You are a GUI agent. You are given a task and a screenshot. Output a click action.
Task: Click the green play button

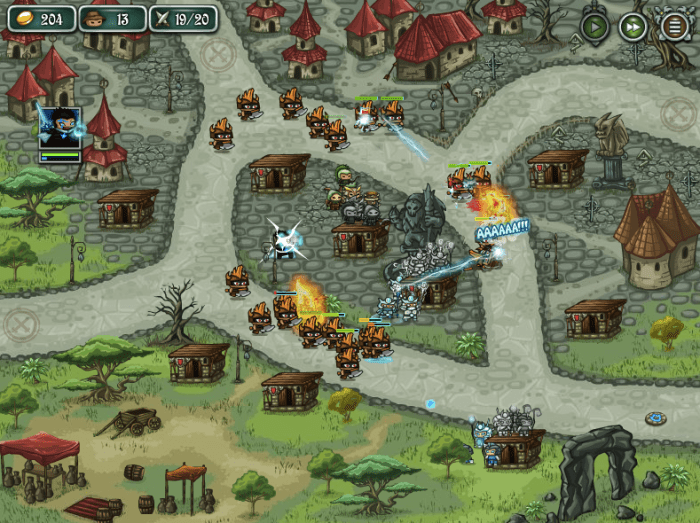pyautogui.click(x=596, y=26)
